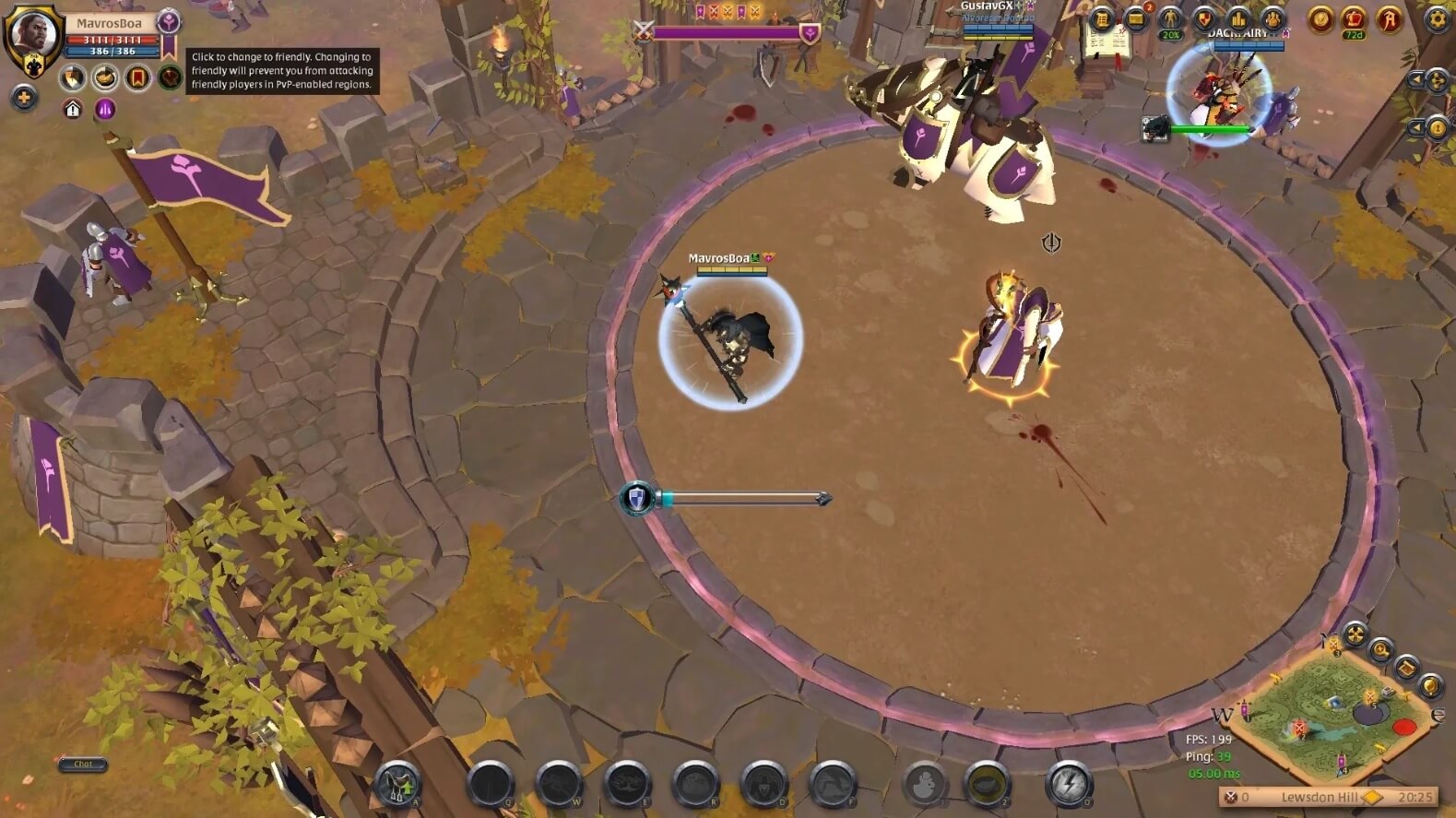
Task: Open your island via the house icon
Action: pyautogui.click(x=72, y=109)
